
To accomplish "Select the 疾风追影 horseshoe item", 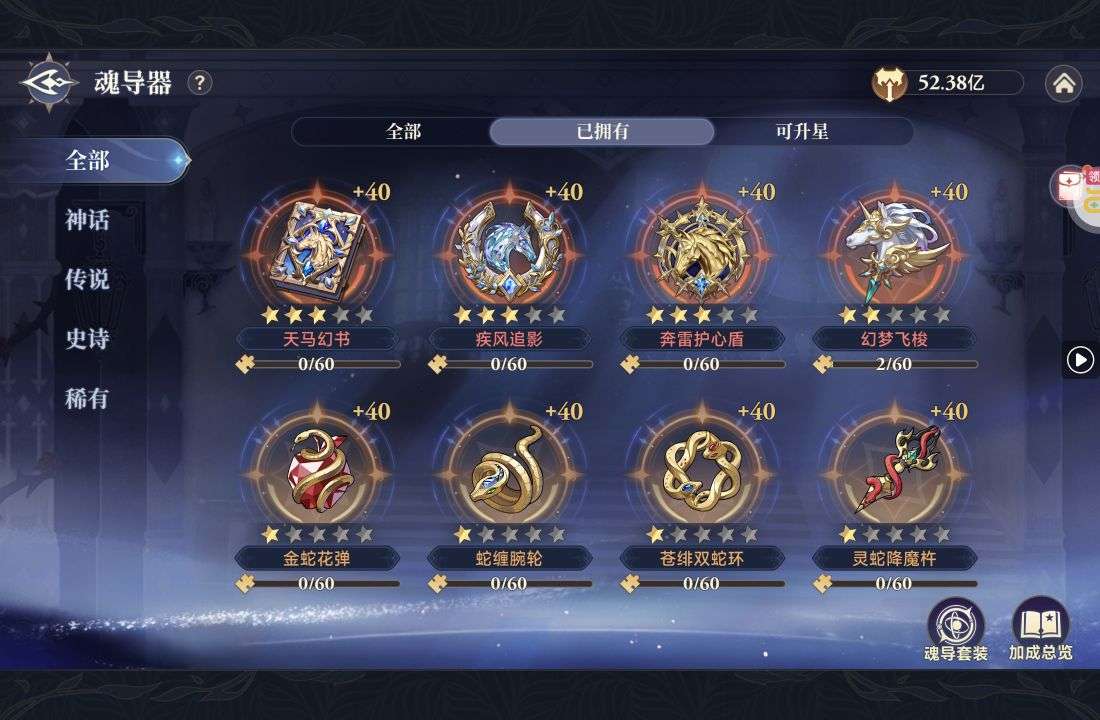I will 509,246.
